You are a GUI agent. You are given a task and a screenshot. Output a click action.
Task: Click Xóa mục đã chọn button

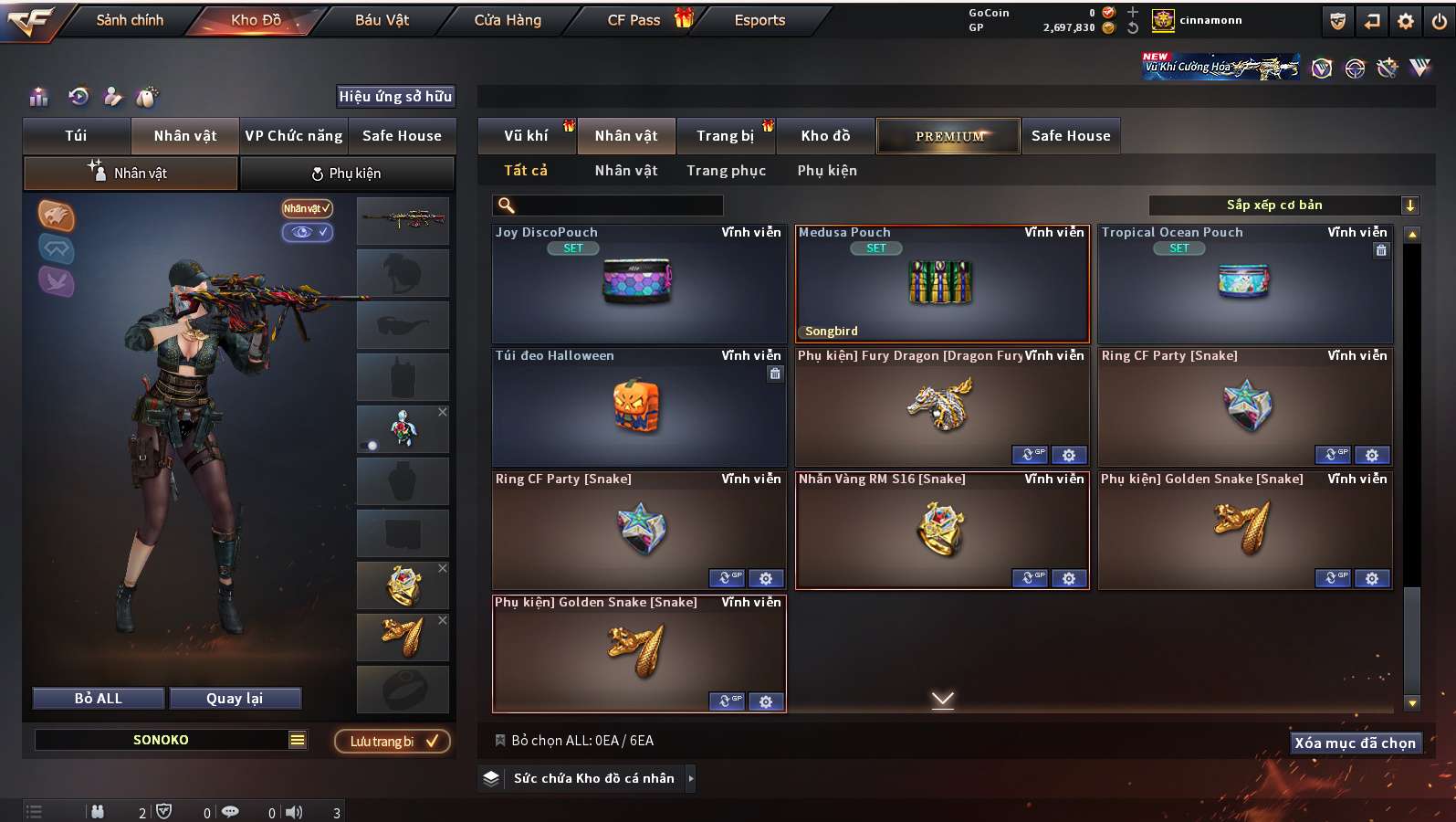point(1355,743)
